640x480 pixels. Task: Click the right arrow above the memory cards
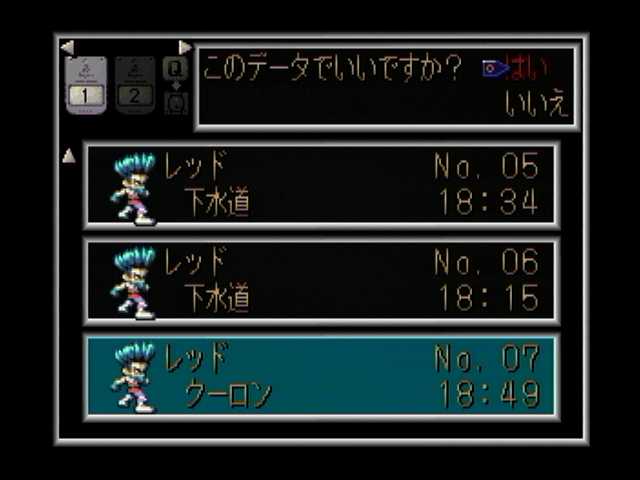tap(184, 47)
